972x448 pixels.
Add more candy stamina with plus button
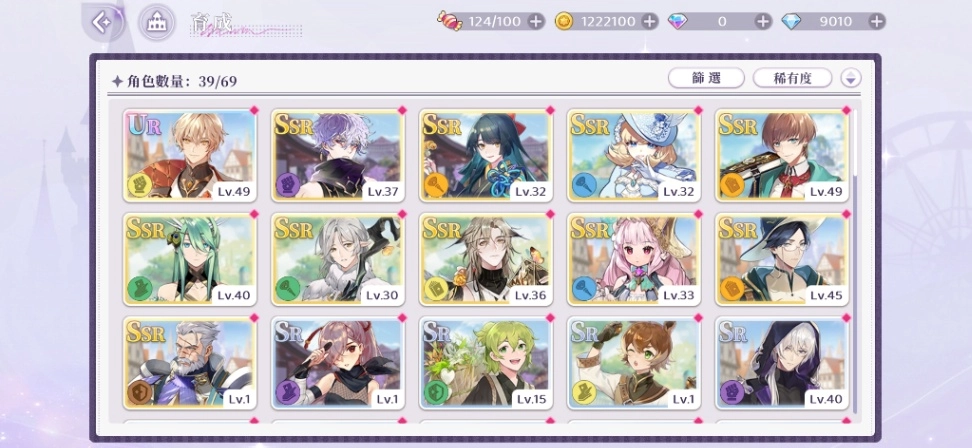pos(536,21)
